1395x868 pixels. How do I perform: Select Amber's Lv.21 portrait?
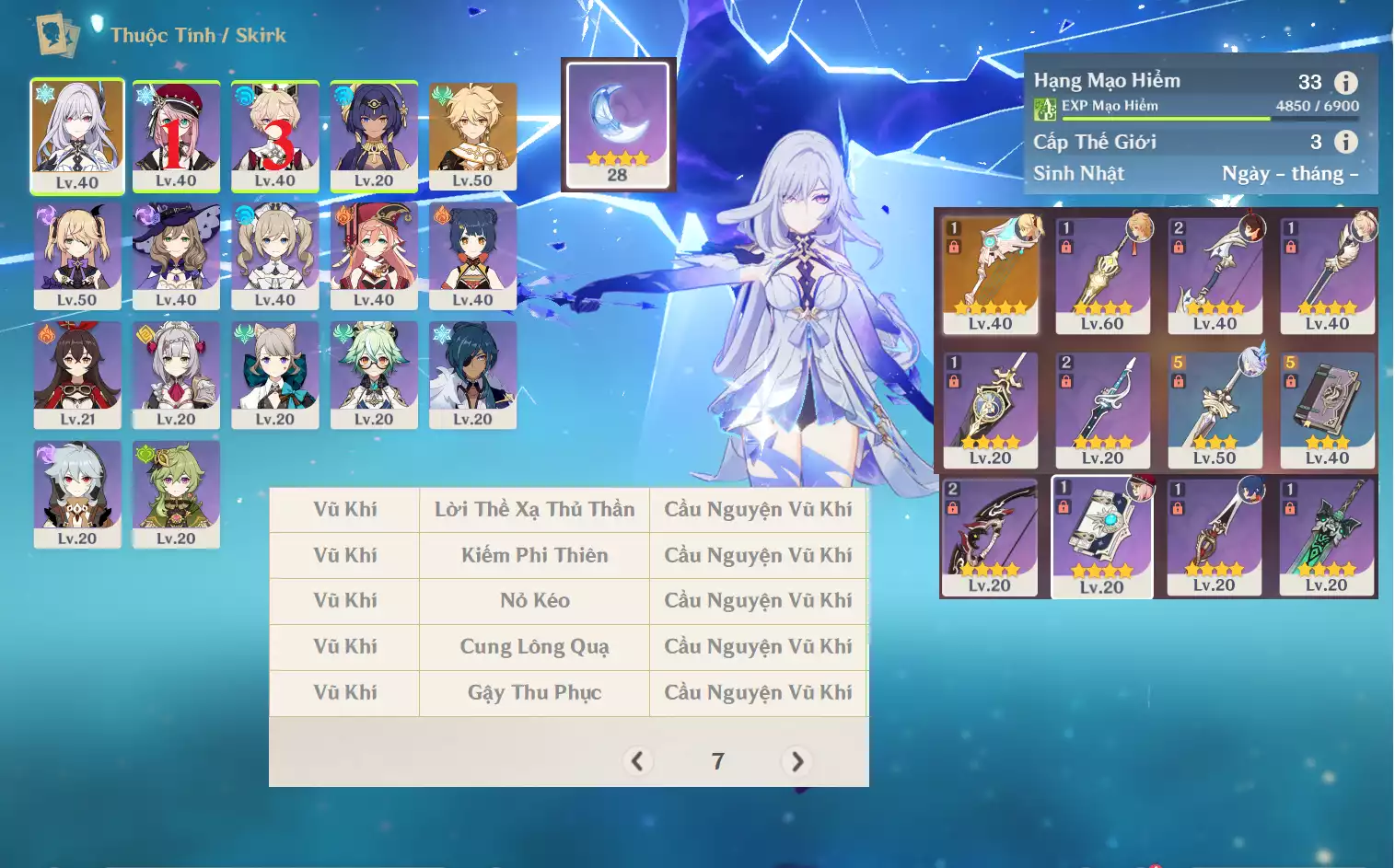pos(77,374)
